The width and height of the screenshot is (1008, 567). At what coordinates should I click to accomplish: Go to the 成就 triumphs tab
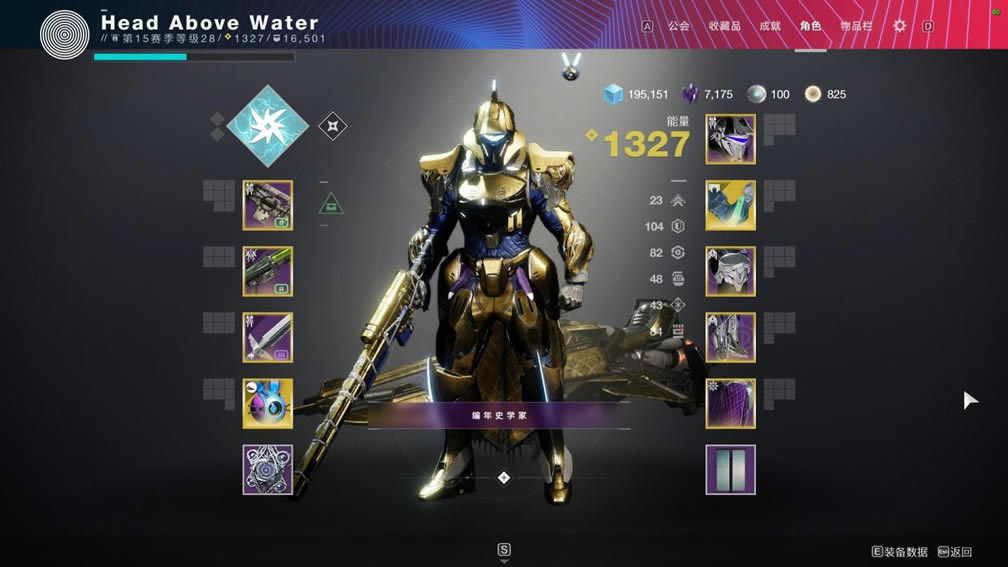(x=770, y=26)
